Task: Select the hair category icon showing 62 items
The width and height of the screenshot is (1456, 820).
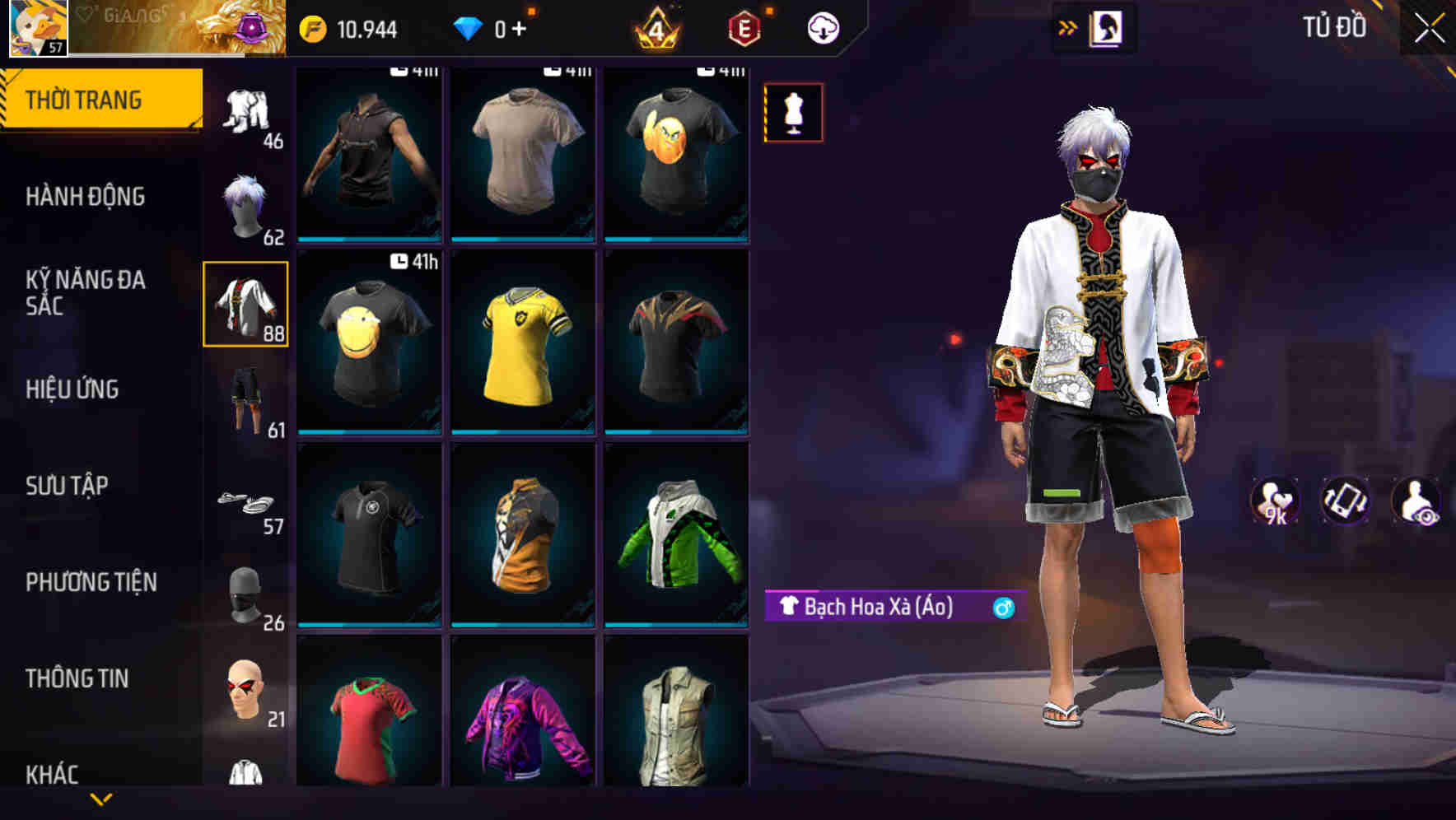Action: 245,204
